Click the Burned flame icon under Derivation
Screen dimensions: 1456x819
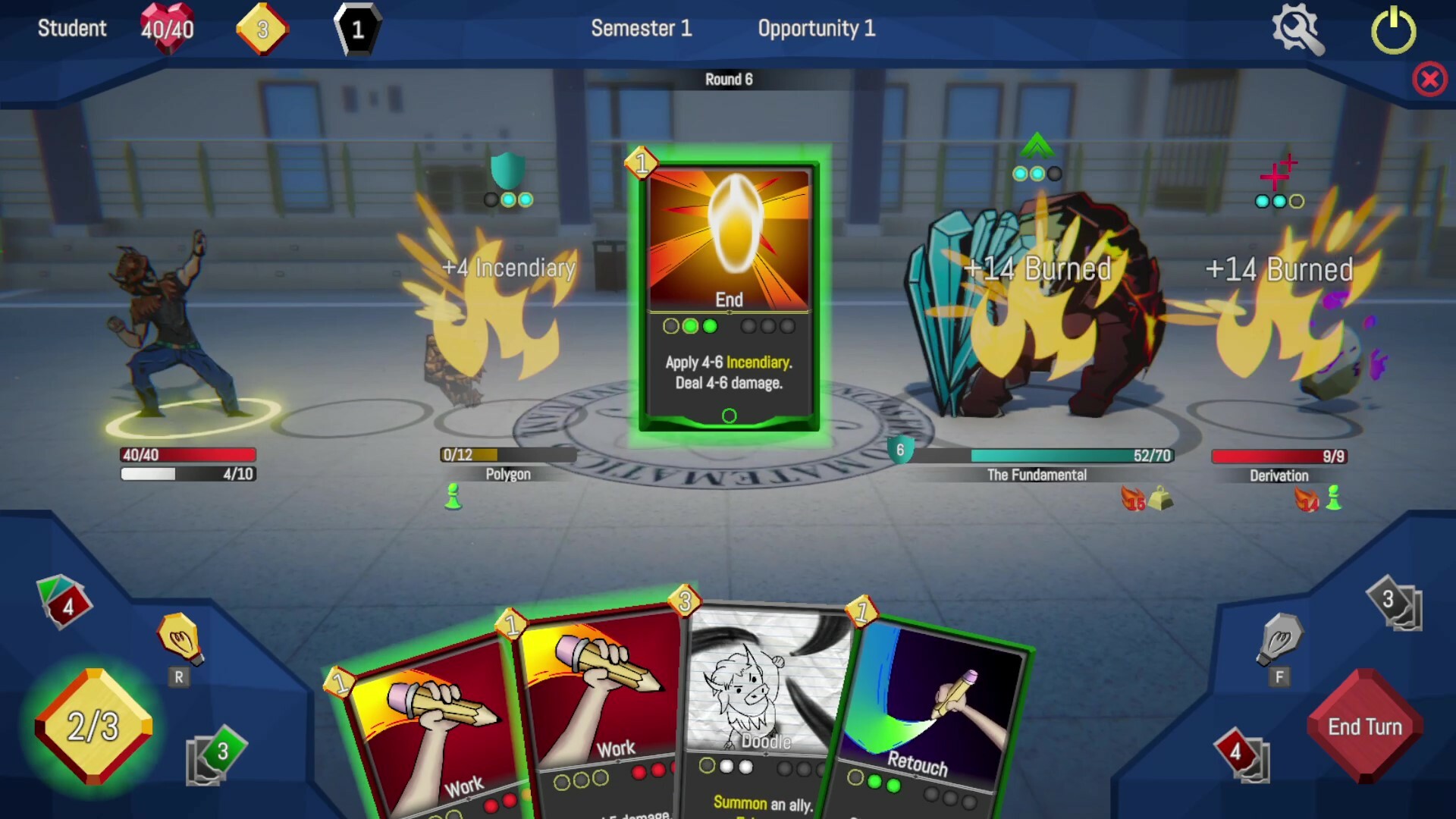click(x=1306, y=497)
